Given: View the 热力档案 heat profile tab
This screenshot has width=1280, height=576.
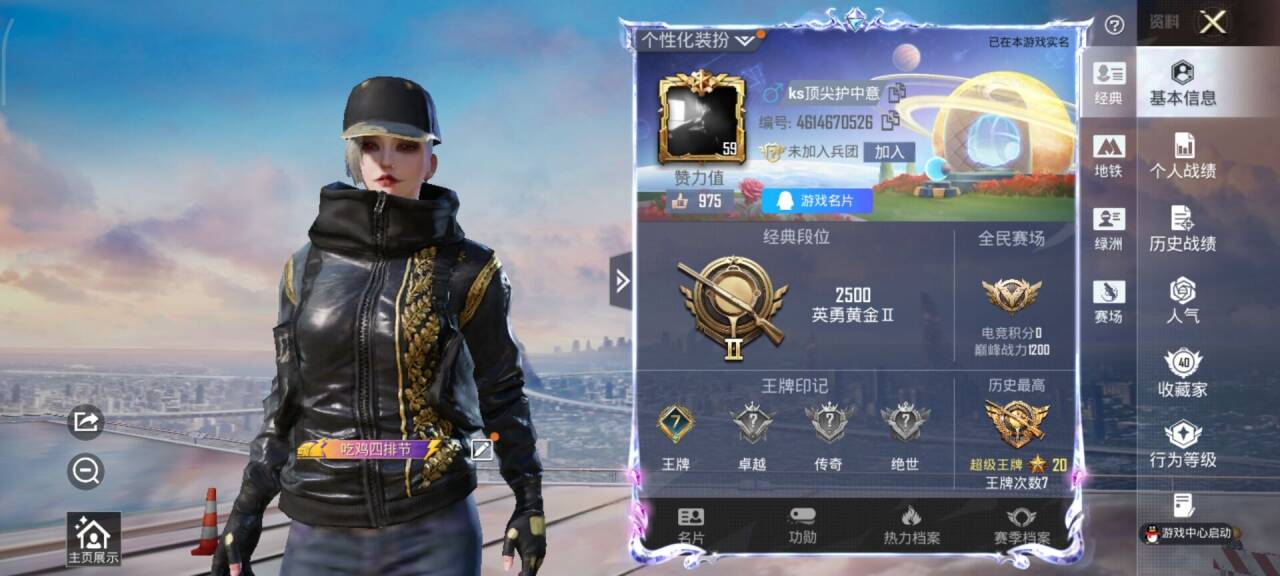Looking at the screenshot, I should (x=911, y=526).
